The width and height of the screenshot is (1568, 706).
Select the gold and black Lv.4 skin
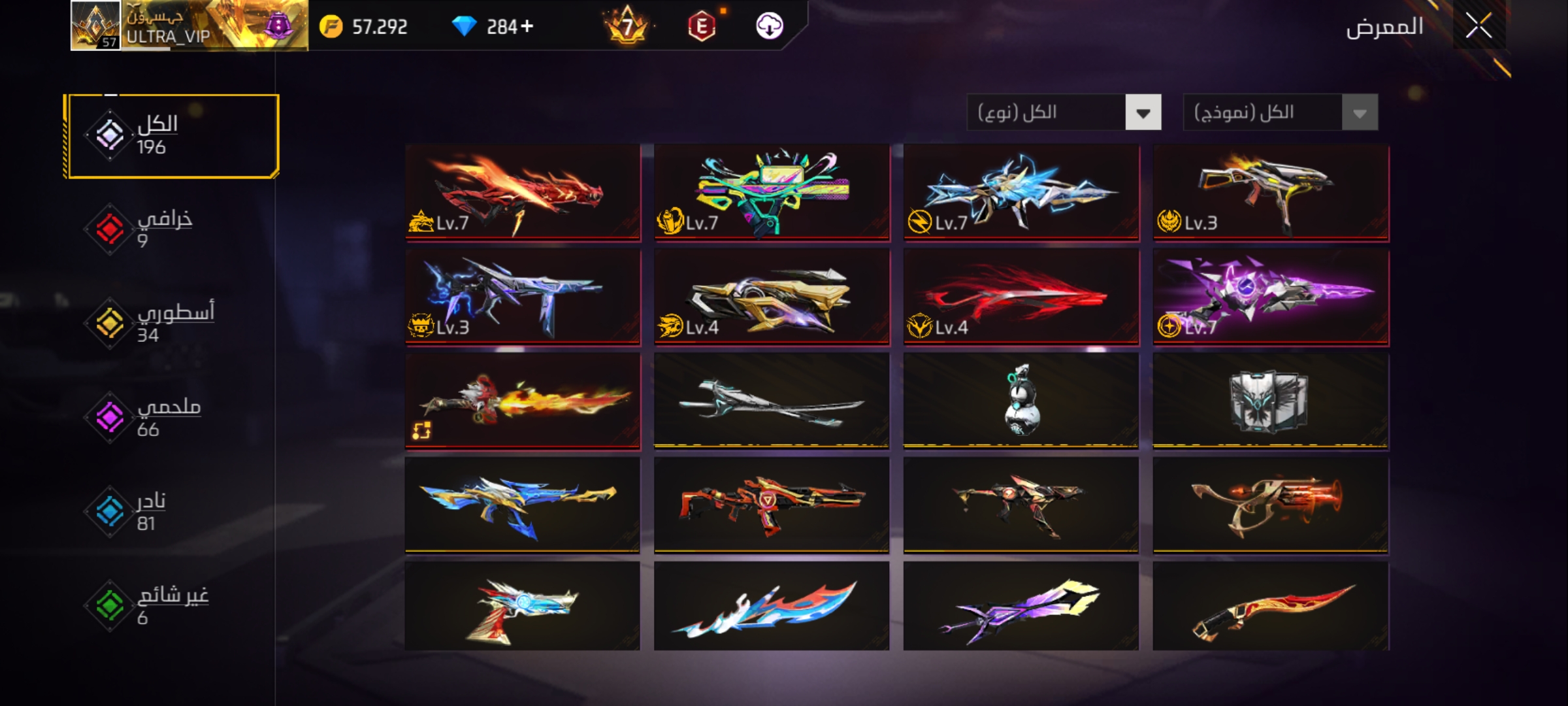tap(772, 297)
